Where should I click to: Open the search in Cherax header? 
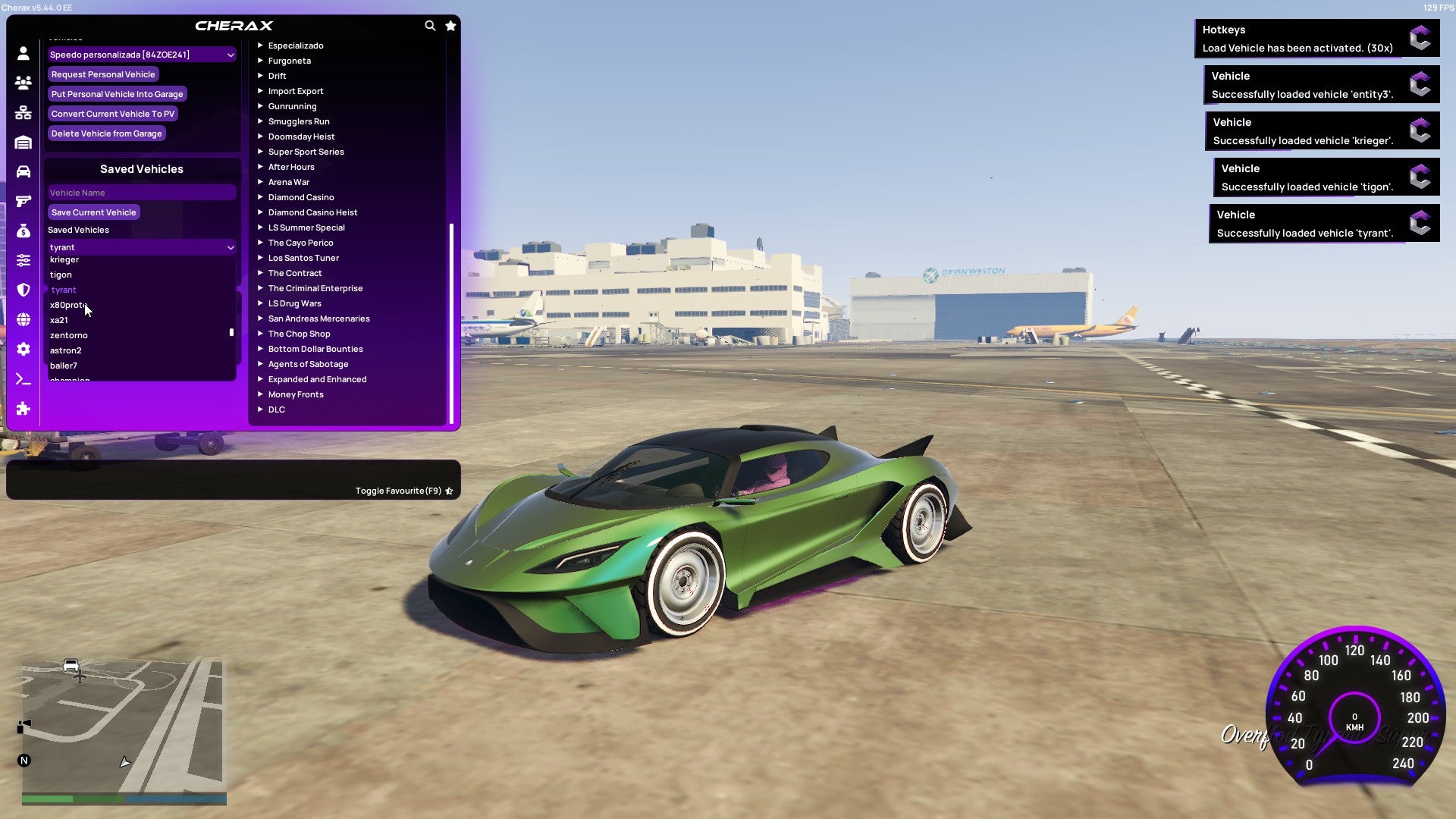pos(430,25)
